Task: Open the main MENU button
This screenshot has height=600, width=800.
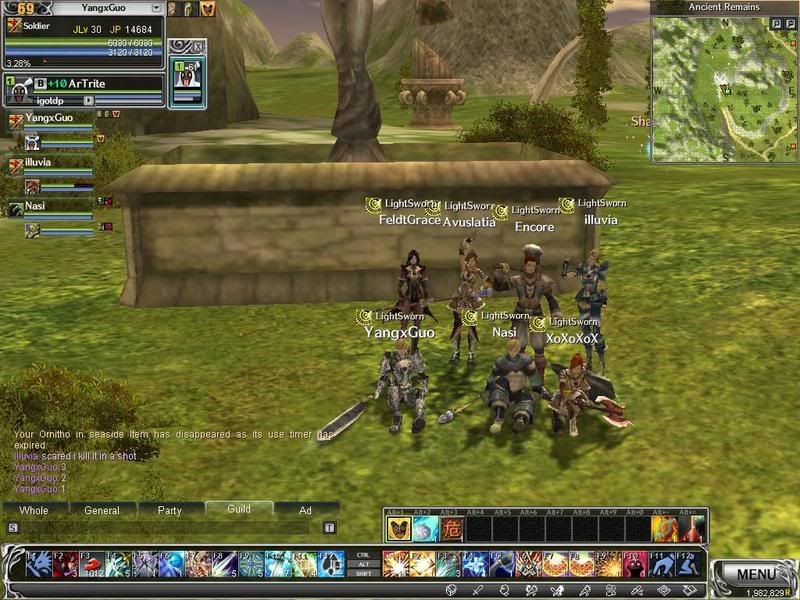Action: click(756, 574)
